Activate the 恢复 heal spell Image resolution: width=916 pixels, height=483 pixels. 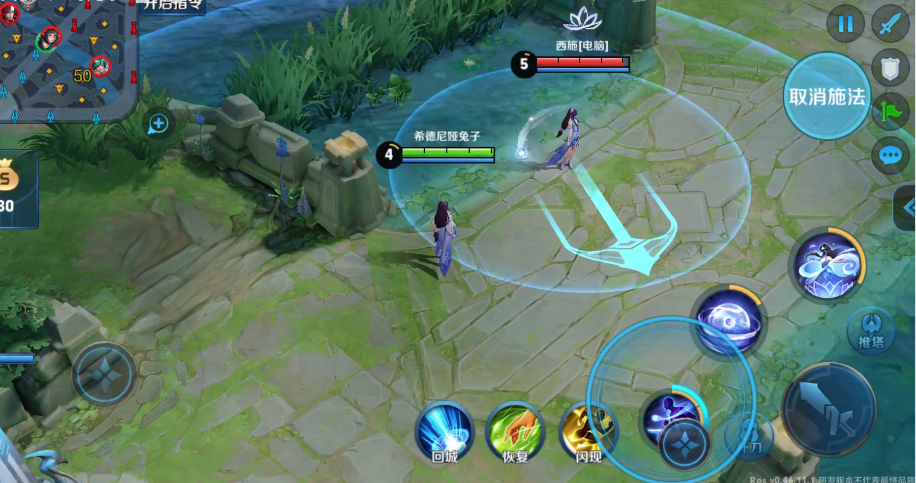point(515,431)
